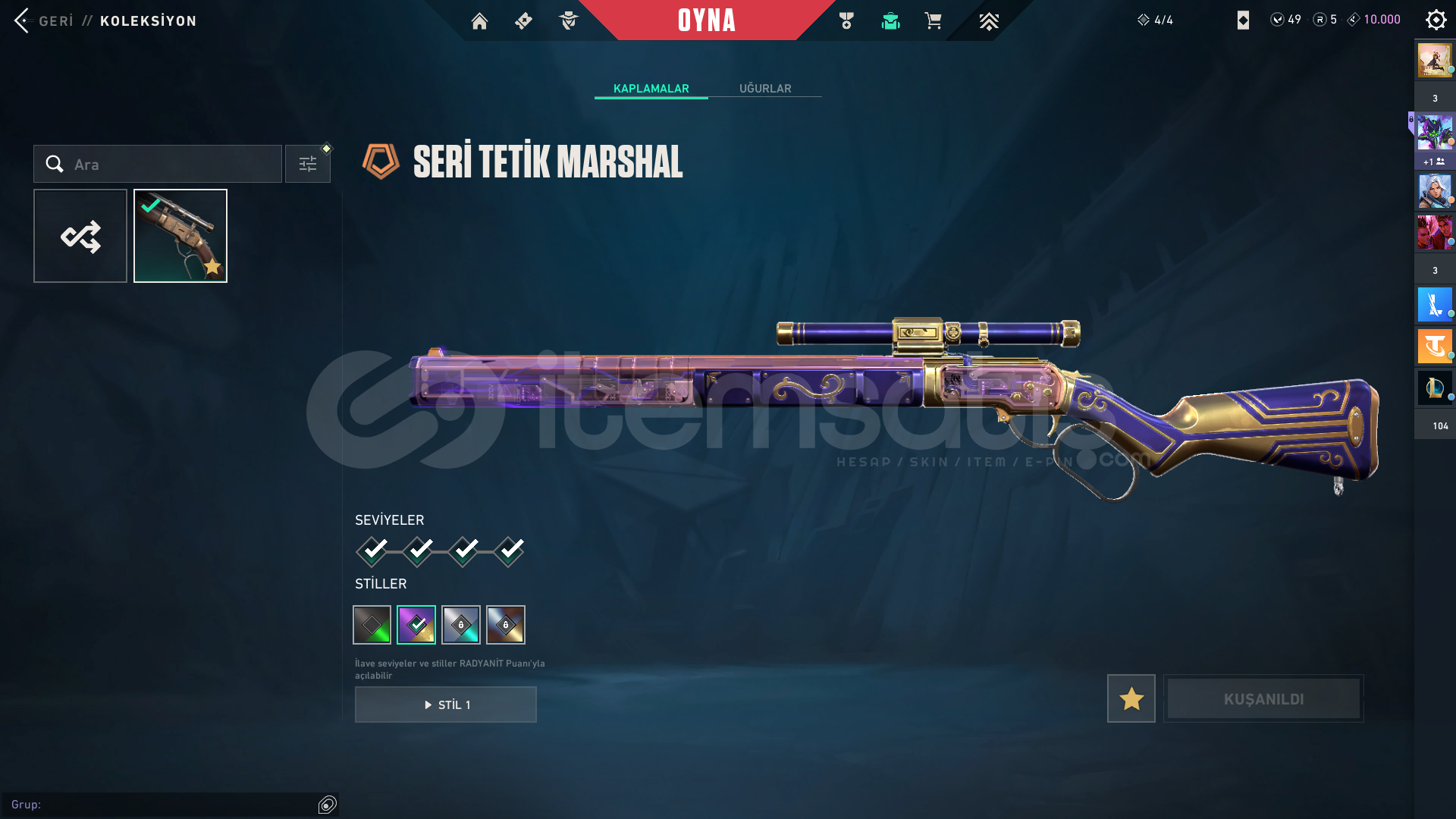The width and height of the screenshot is (1456, 819).
Task: Open the Grup chat input box
Action: pyautogui.click(x=163, y=805)
